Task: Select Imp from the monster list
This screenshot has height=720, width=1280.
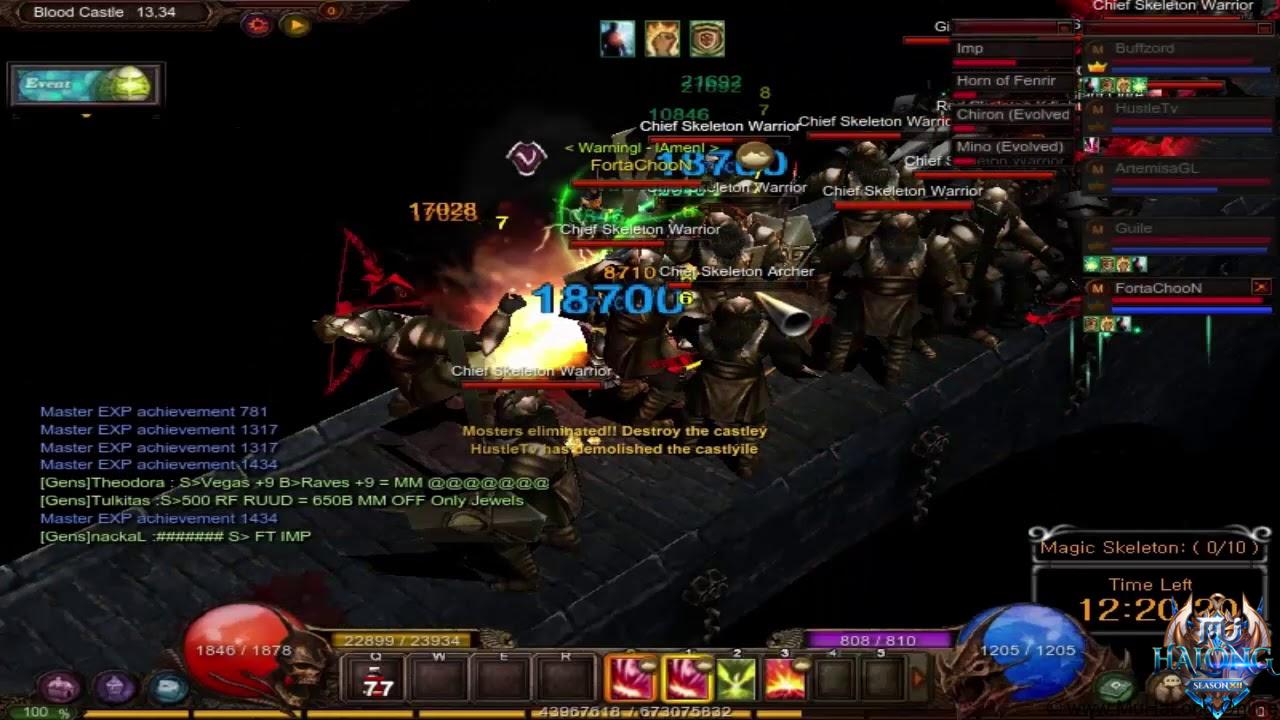Action: coord(969,48)
